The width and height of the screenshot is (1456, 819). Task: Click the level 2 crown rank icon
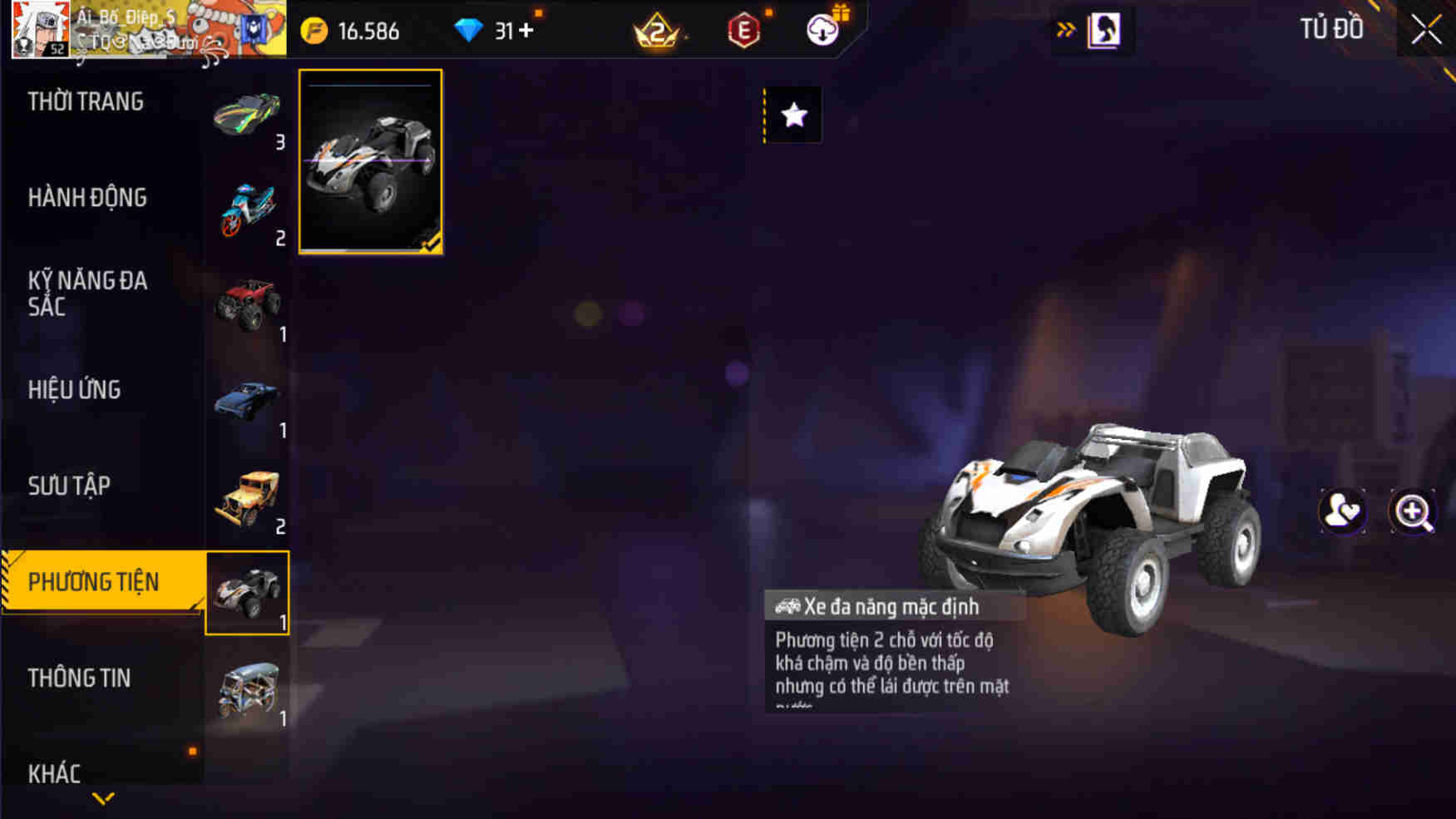pyautogui.click(x=657, y=30)
